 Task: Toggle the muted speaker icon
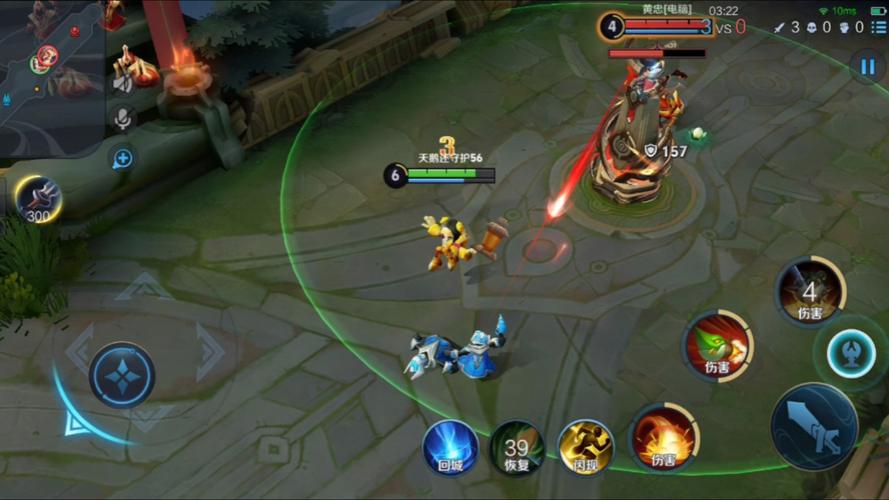[x=123, y=83]
